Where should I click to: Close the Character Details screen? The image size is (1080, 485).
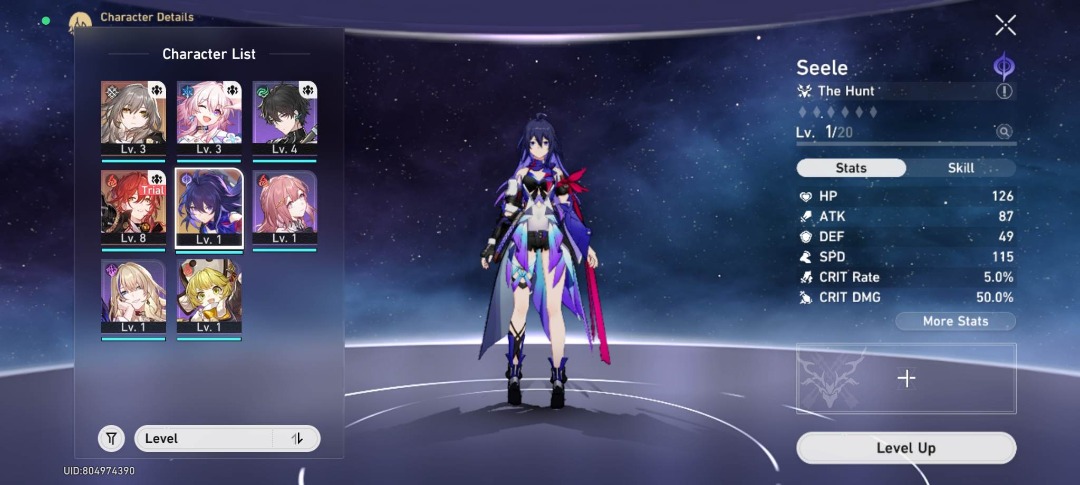(x=1005, y=26)
